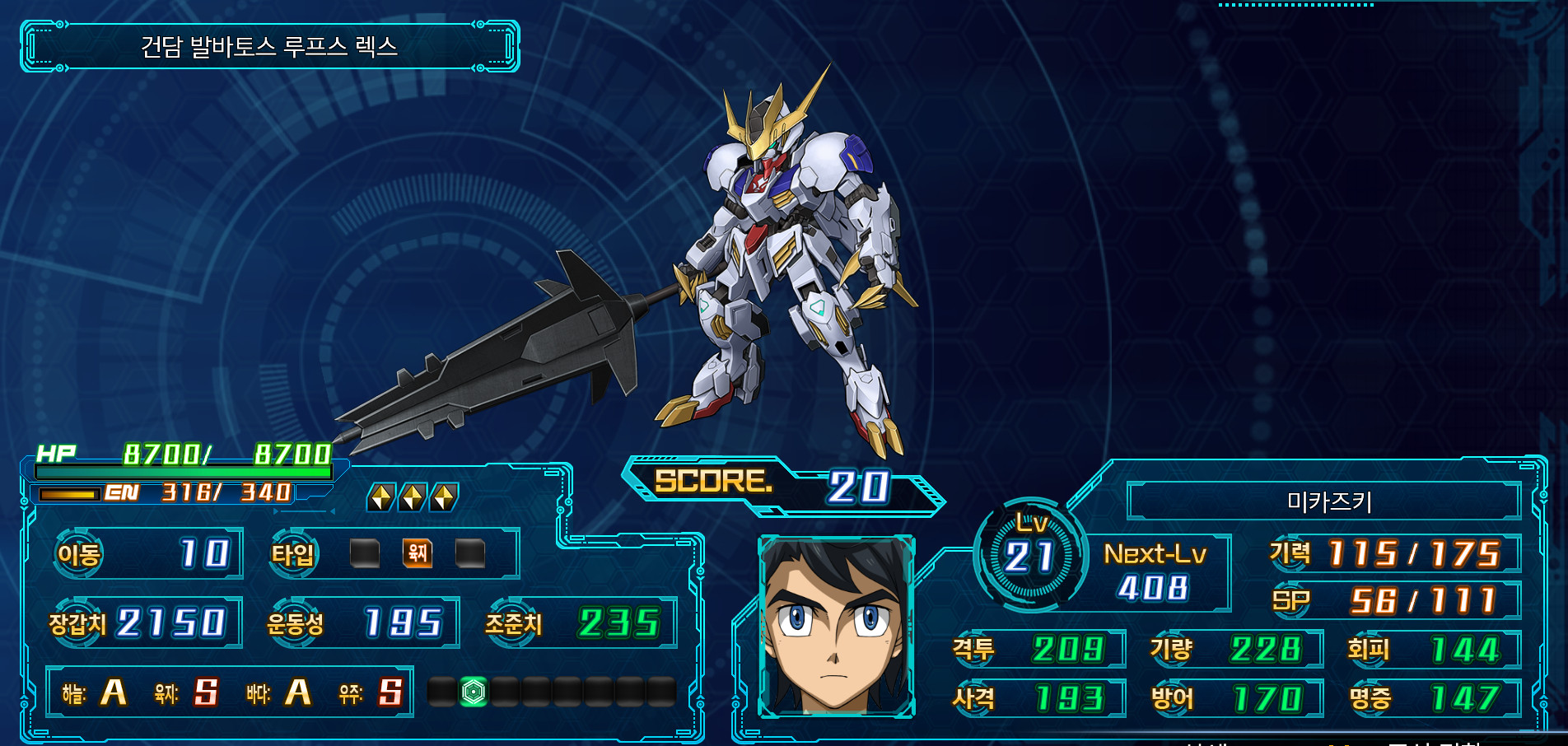
Task: Select the 미카즈키 pilot name panel
Action: click(1323, 501)
